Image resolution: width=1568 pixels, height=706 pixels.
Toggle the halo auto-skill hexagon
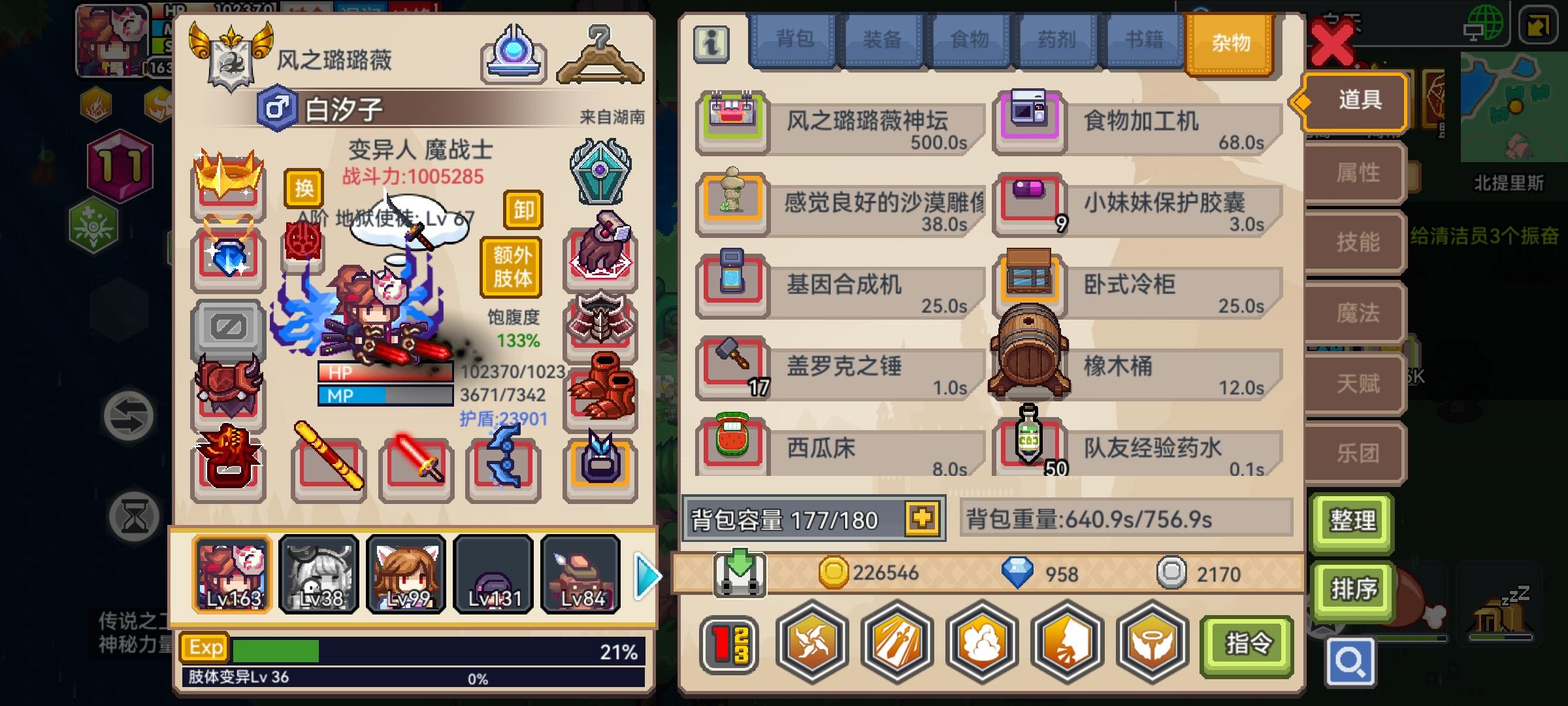pyautogui.click(x=1149, y=644)
